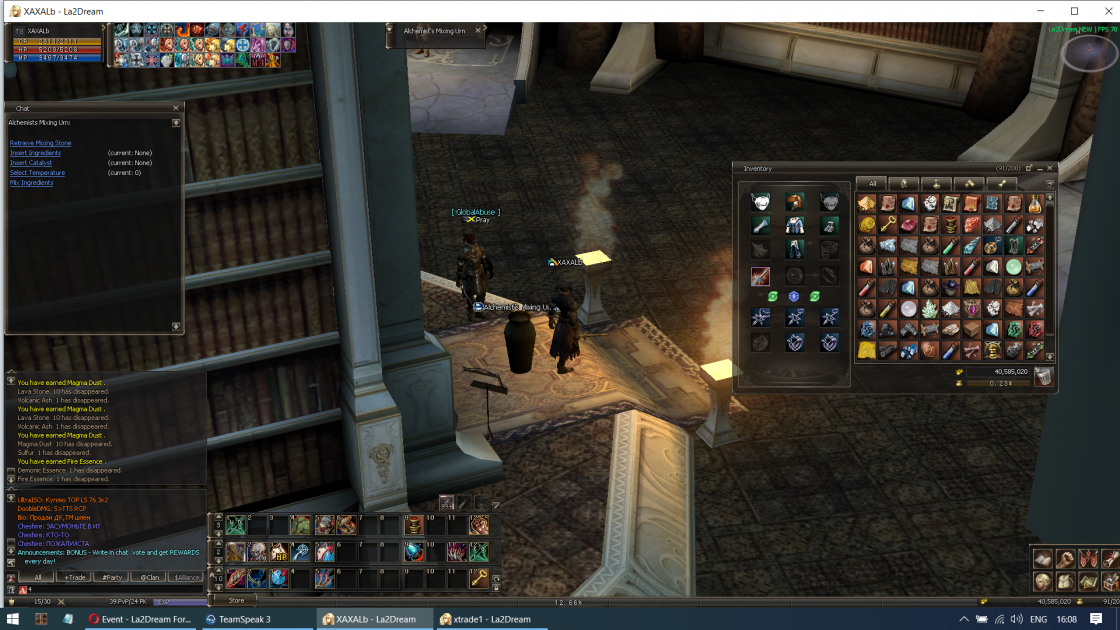Open the Select Temperature option
Screen dimensions: 1120x630
coord(37,173)
